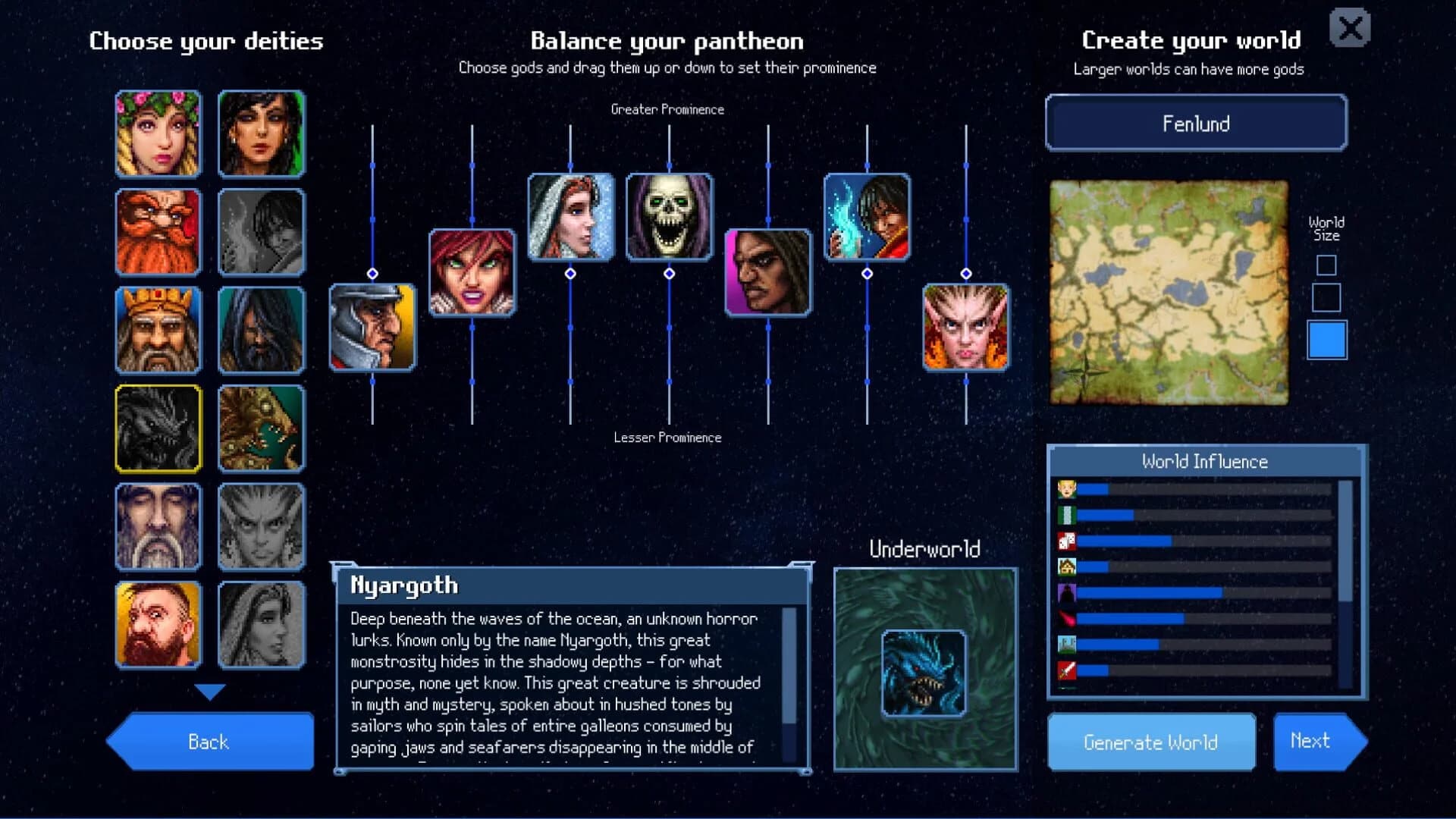Select the veiled ice goddess in the pantheon

(x=570, y=218)
